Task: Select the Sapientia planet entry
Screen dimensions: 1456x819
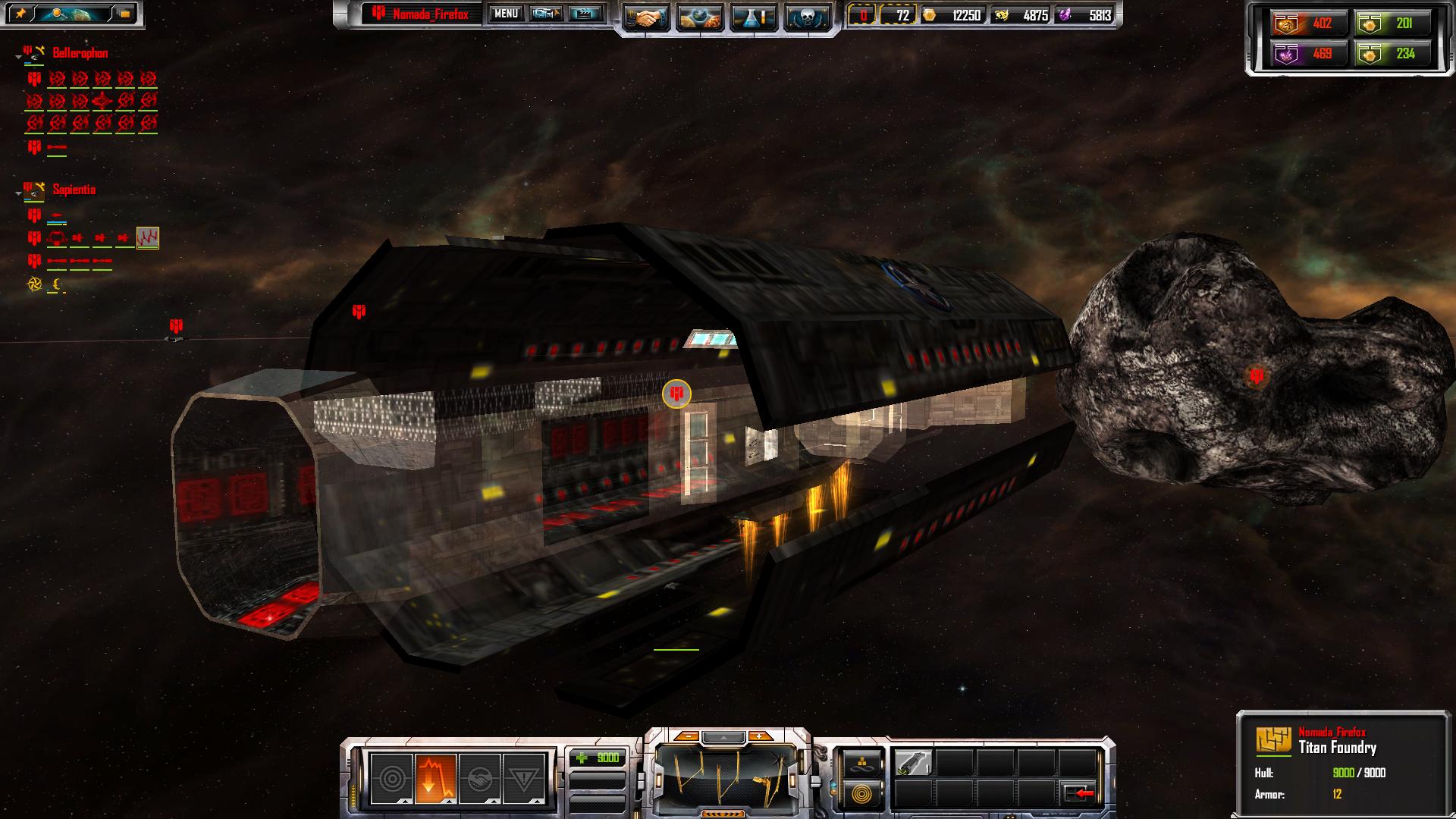Action: point(74,190)
